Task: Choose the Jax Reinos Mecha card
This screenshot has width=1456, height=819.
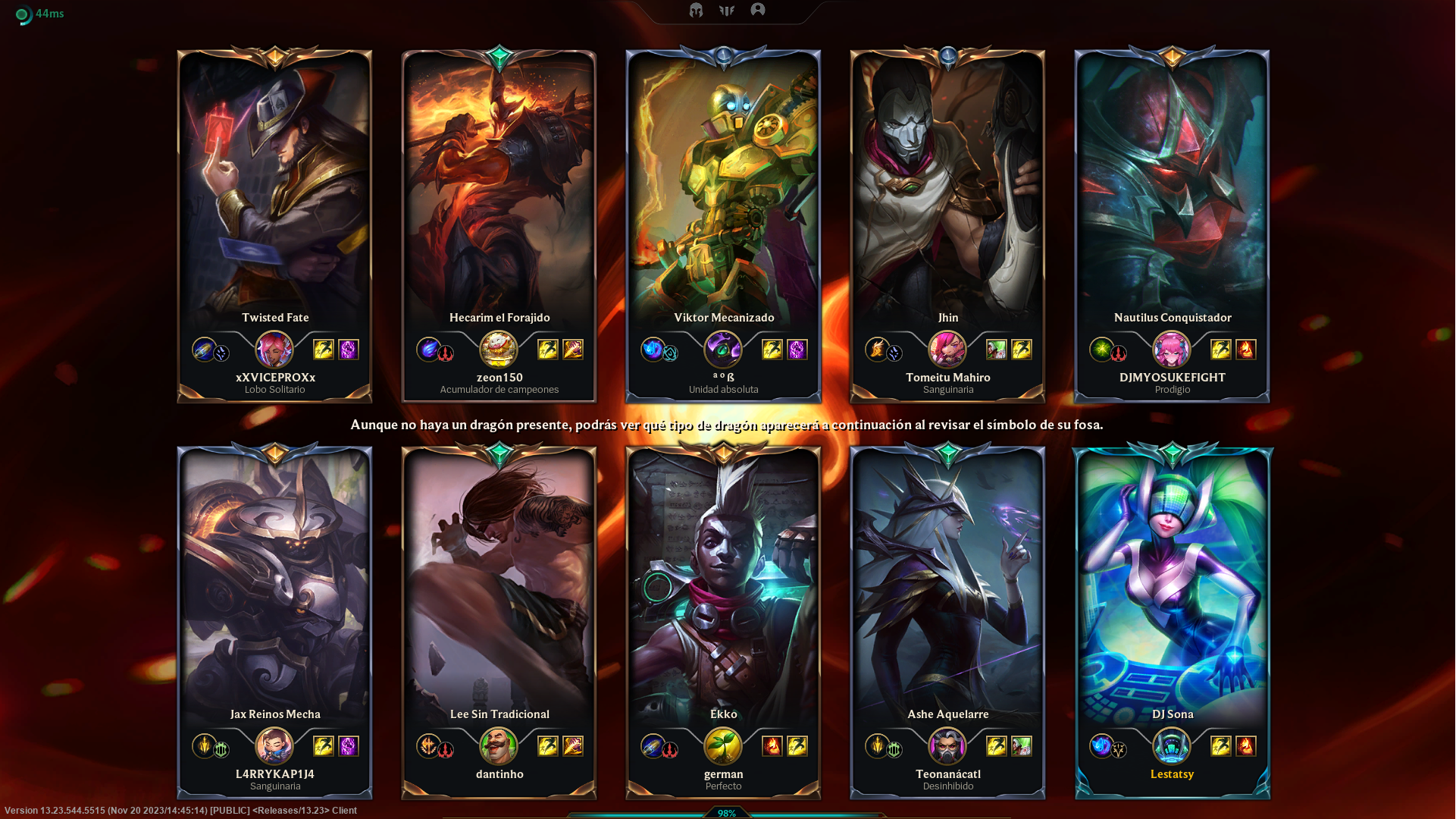Action: (x=274, y=584)
